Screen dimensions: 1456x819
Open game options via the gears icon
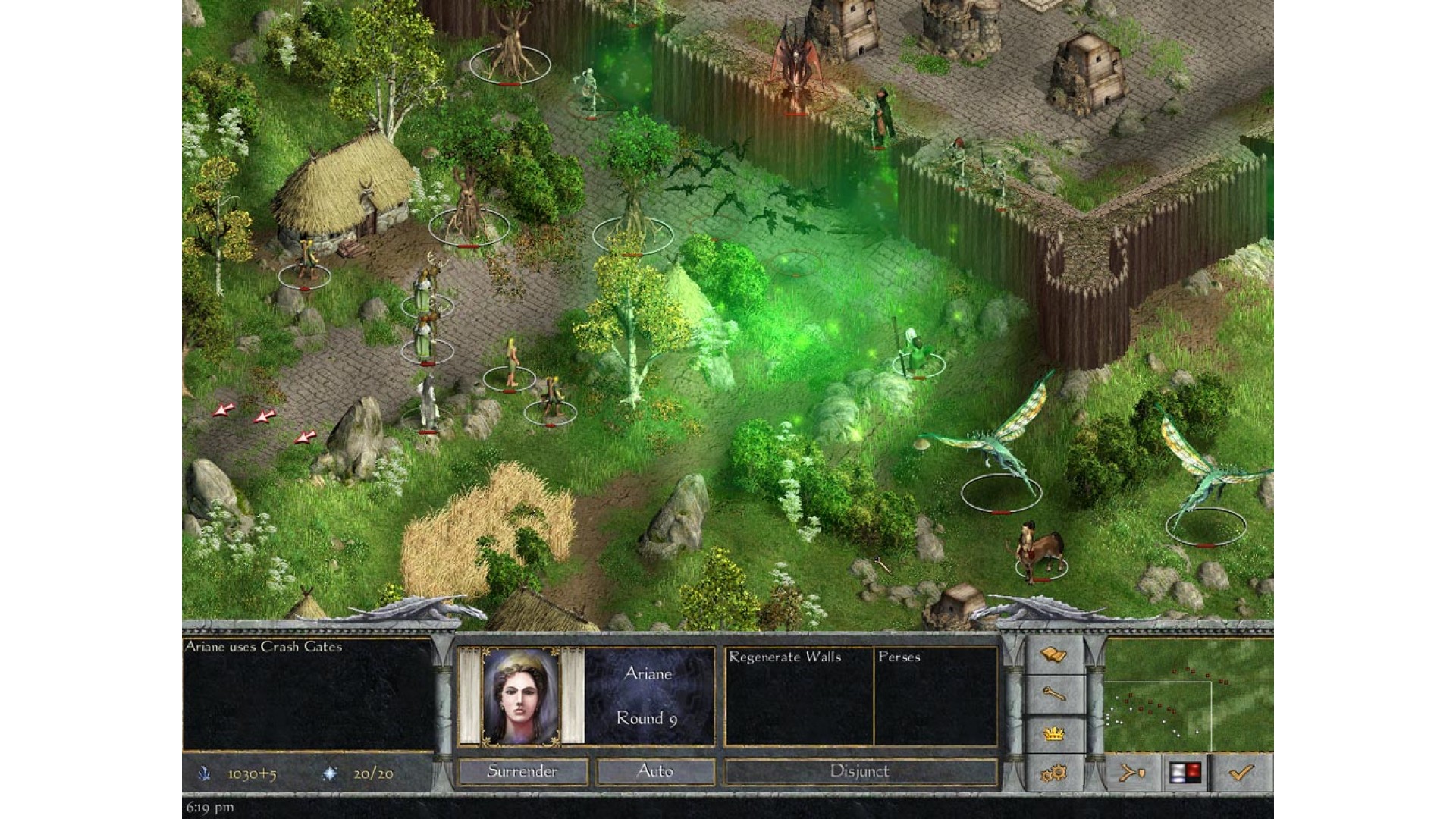[x=1053, y=773]
